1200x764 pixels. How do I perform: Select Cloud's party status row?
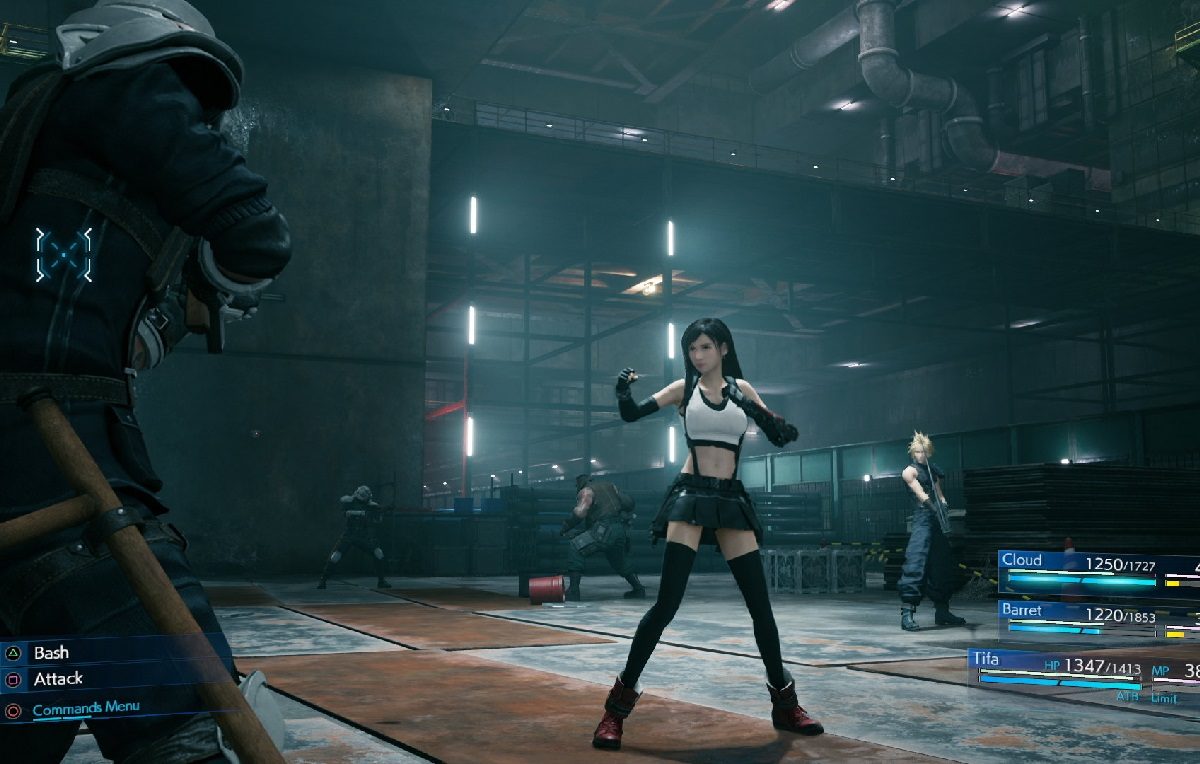coord(1095,571)
